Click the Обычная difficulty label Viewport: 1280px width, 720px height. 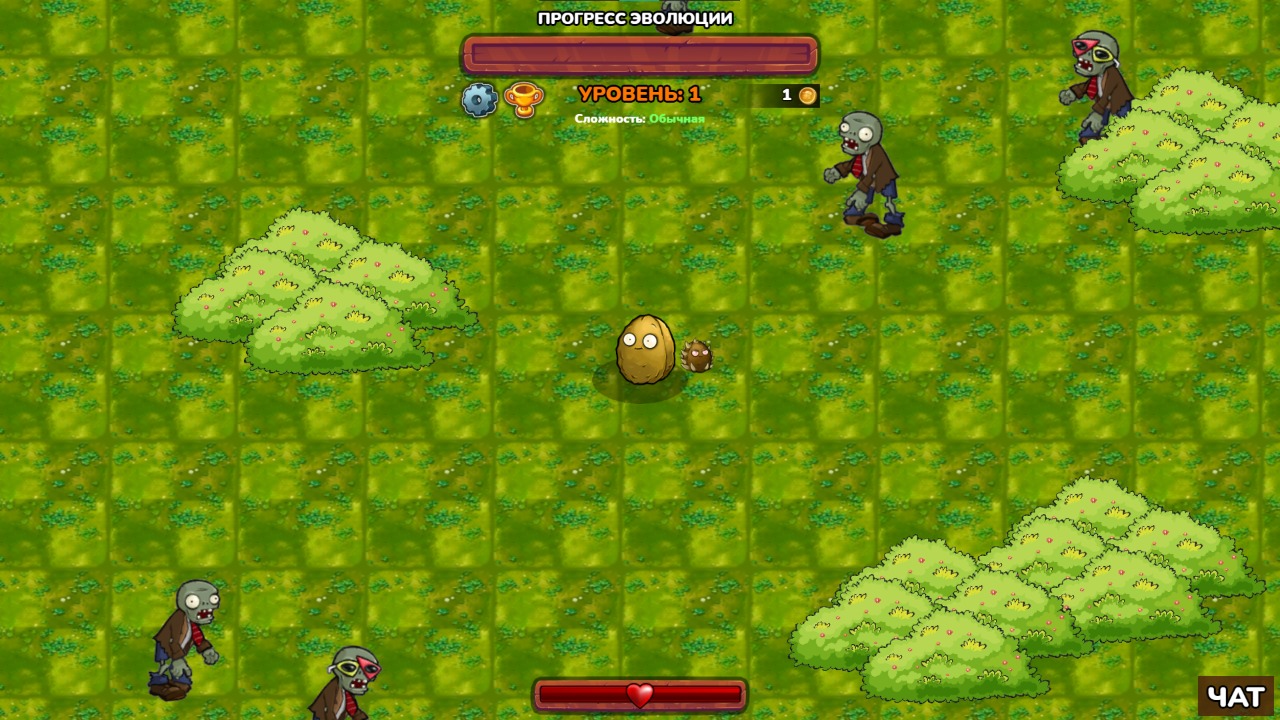[x=676, y=116]
